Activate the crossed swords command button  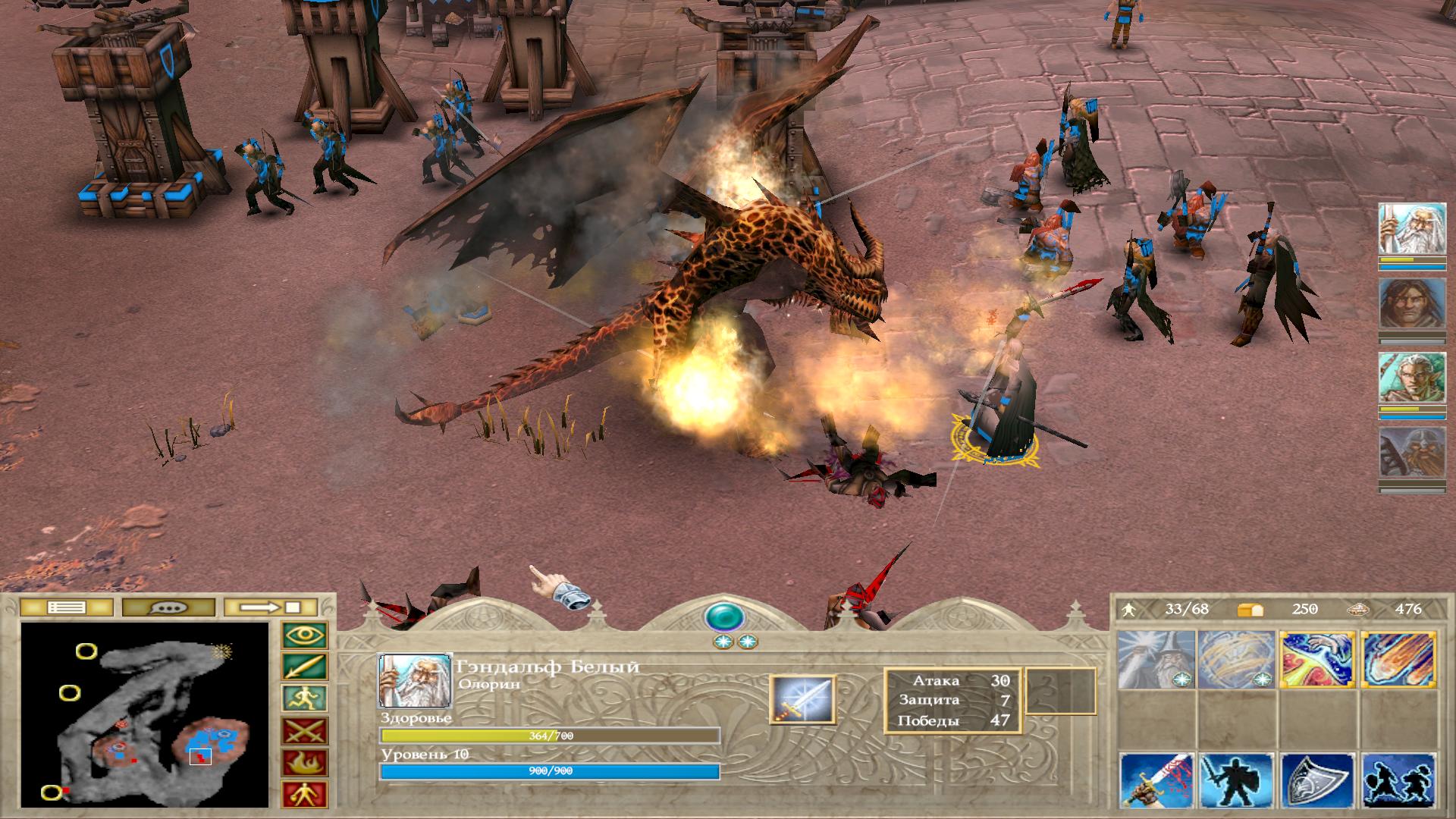tap(305, 731)
